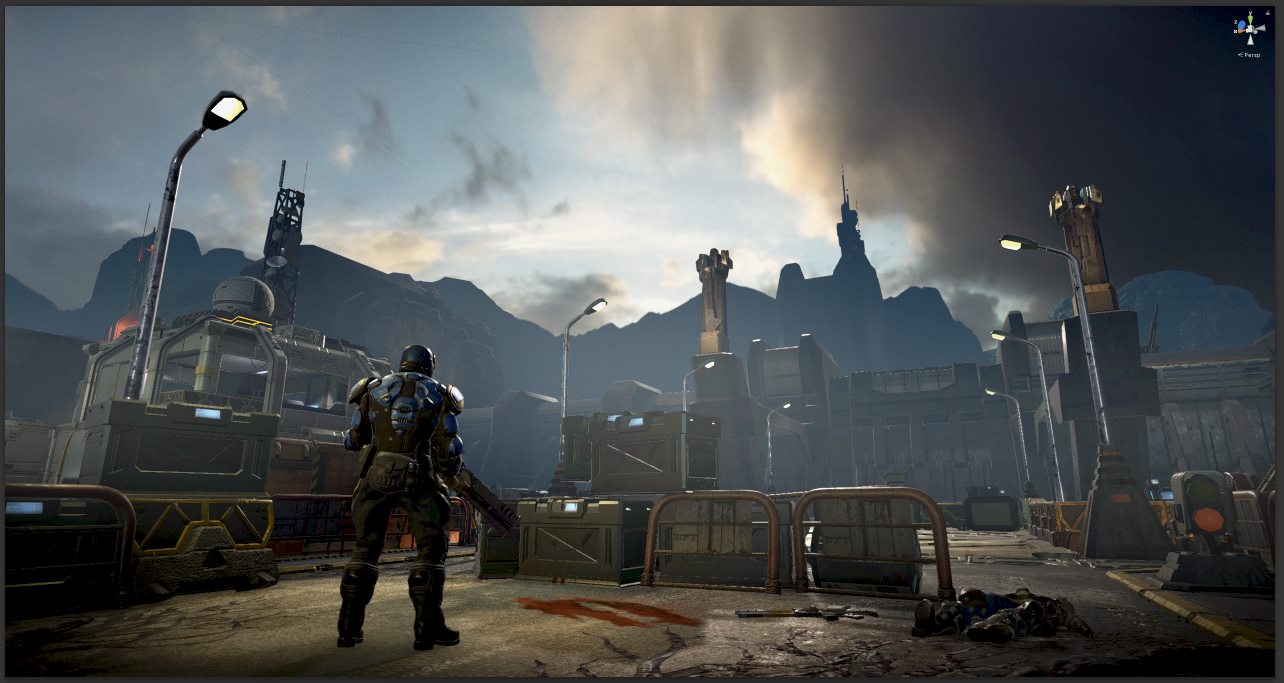Toggle the Persp projection label

tap(1251, 55)
